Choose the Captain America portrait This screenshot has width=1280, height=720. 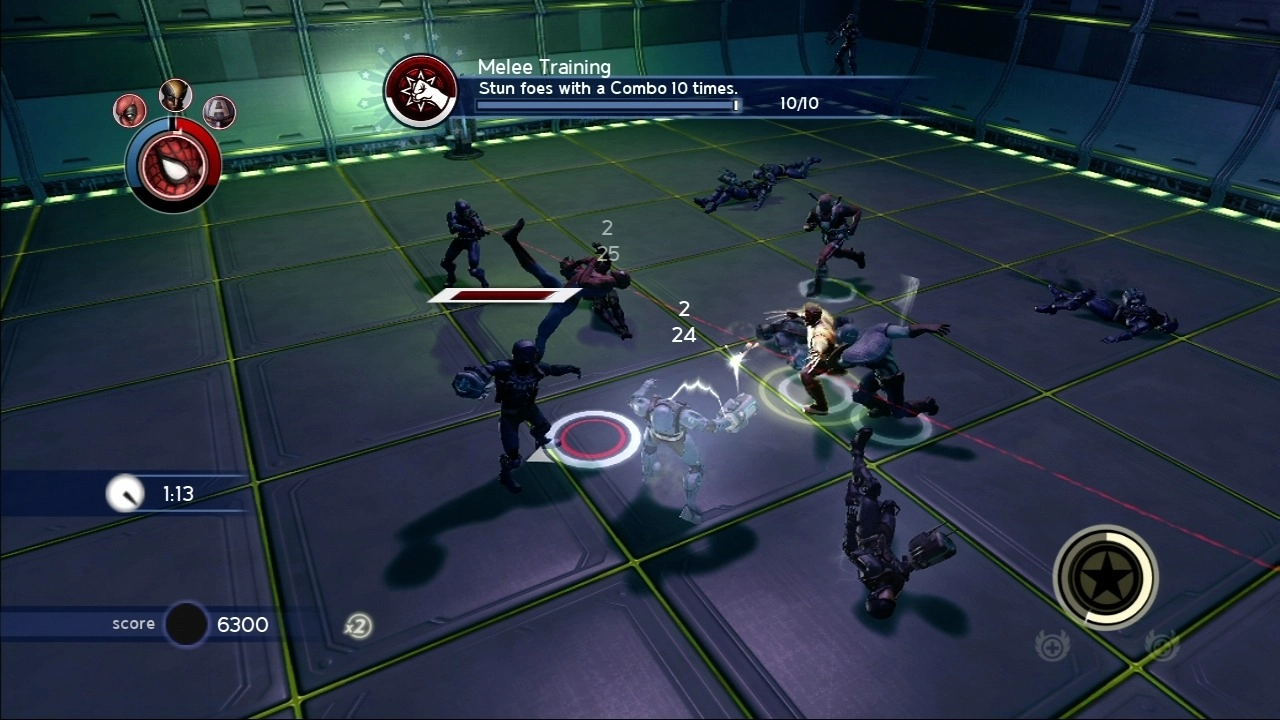[219, 111]
